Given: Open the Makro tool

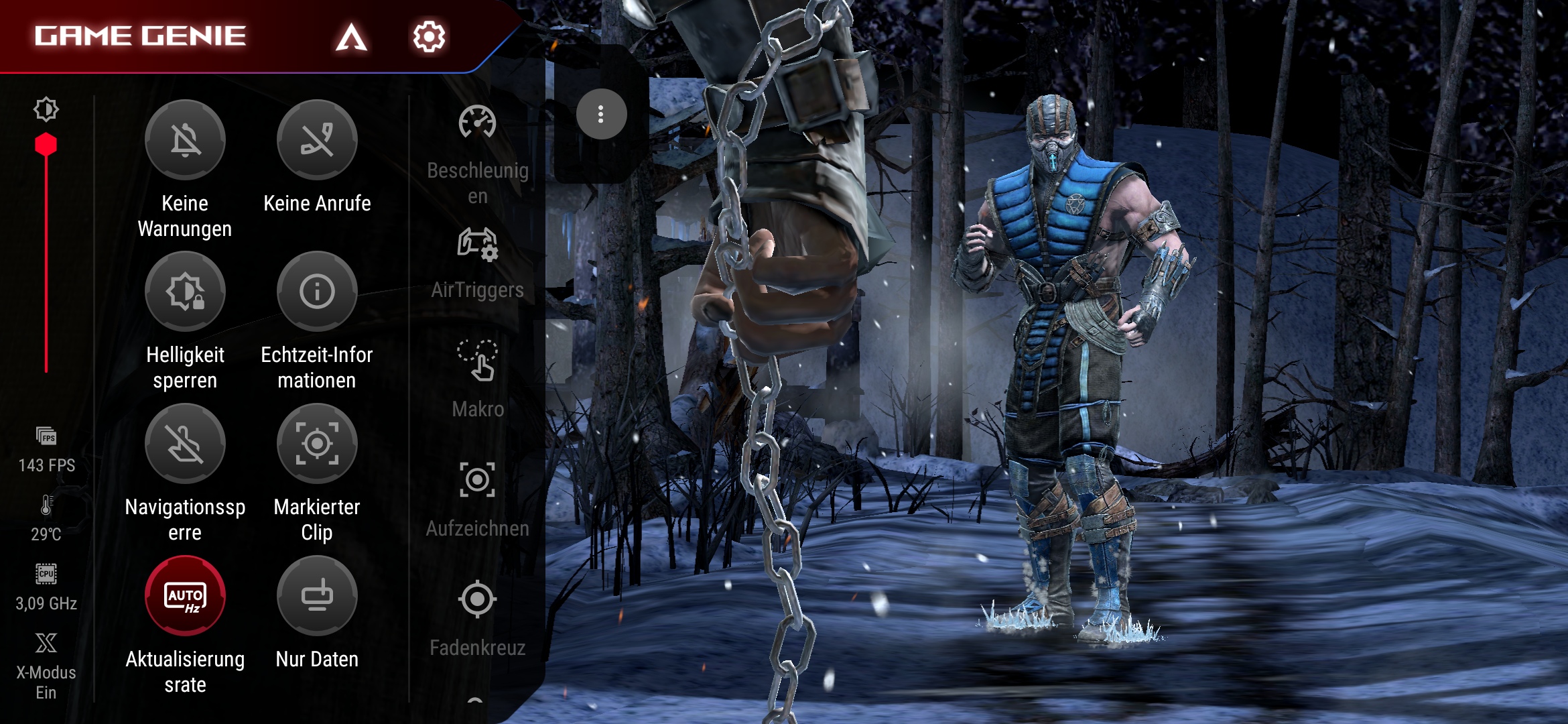Looking at the screenshot, I should coord(477,361).
